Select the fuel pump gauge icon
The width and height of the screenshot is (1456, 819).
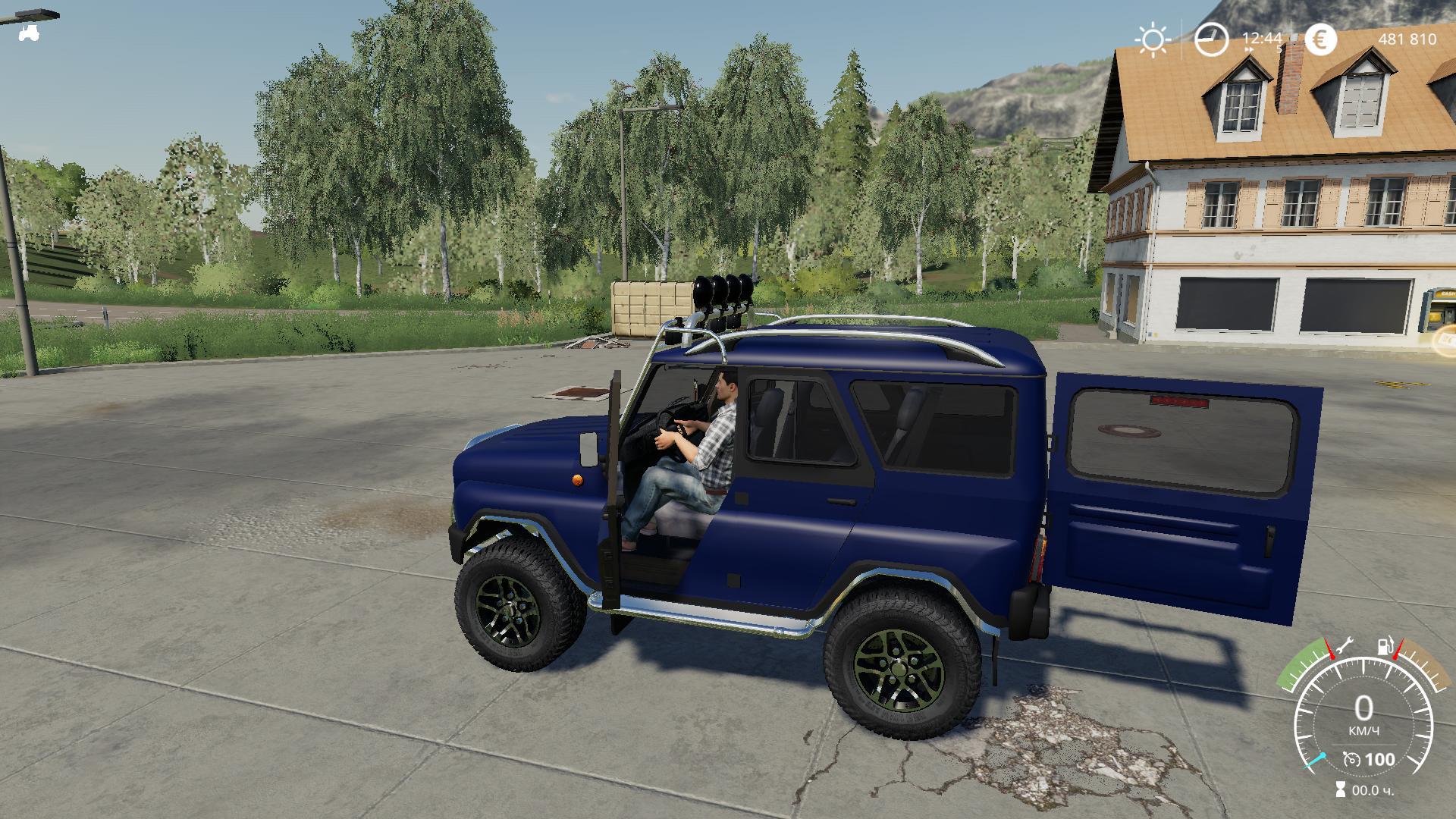[x=1384, y=647]
